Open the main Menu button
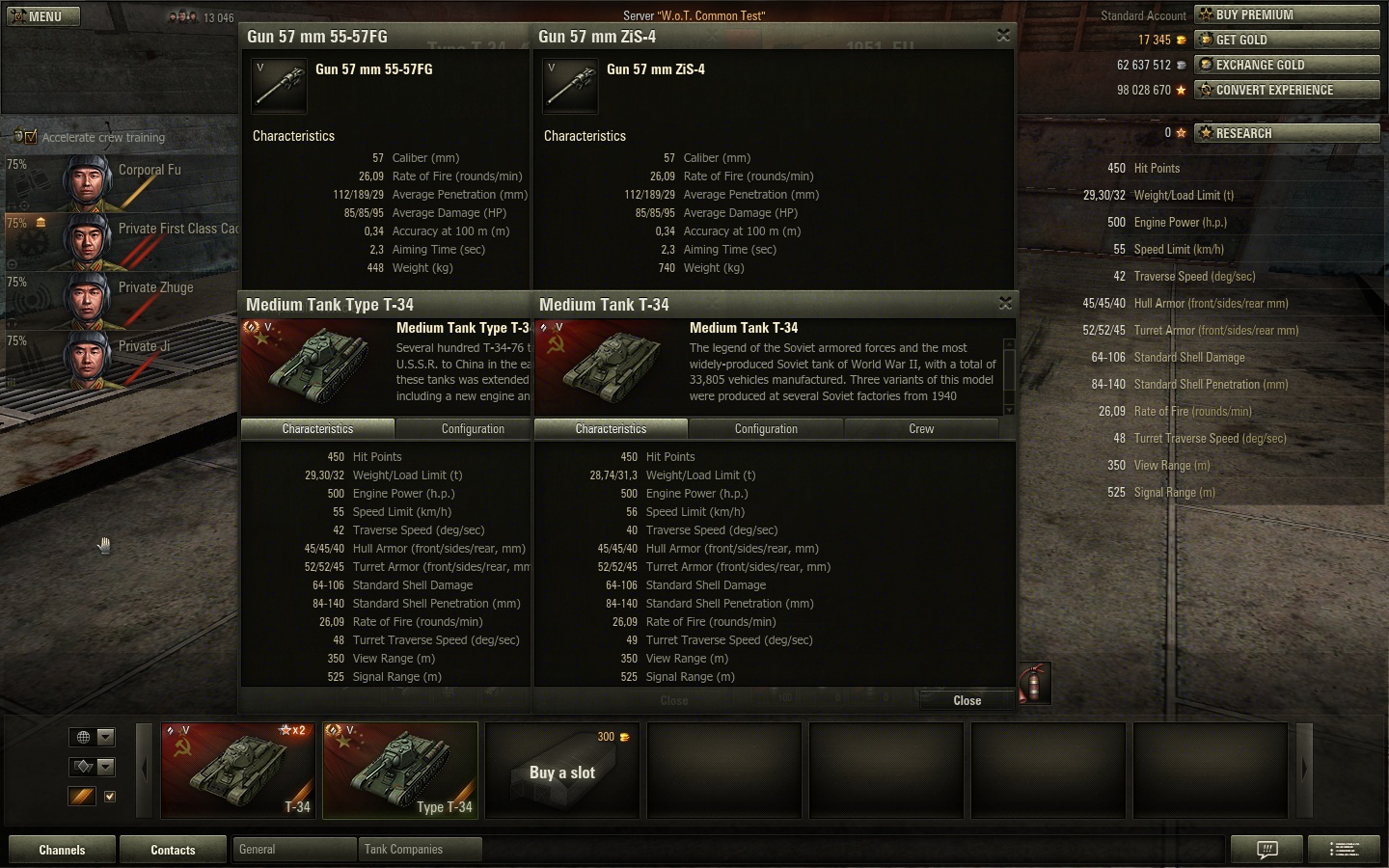Viewport: 1389px width, 868px height. pos(43,16)
